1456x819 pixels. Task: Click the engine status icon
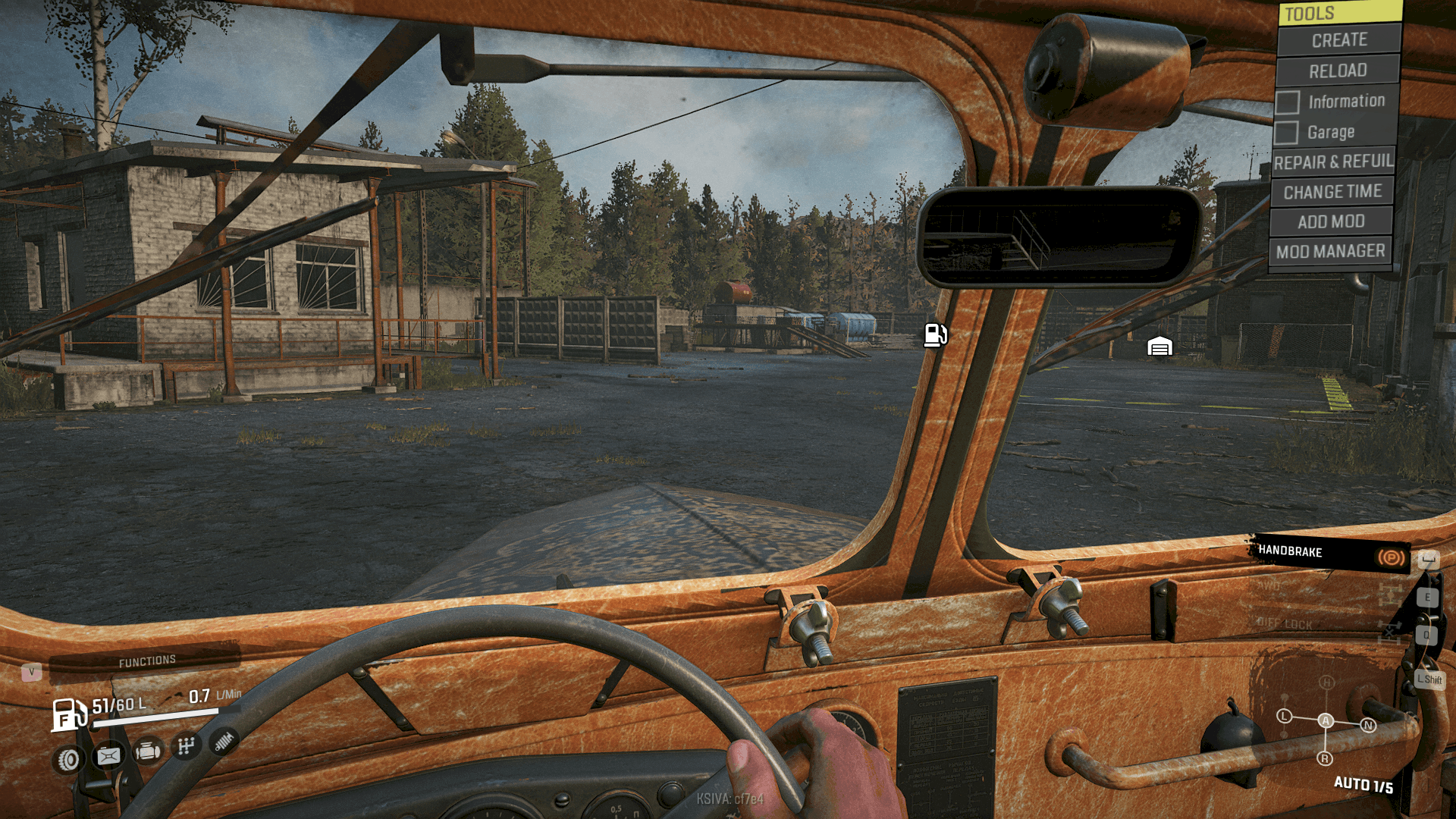[148, 752]
